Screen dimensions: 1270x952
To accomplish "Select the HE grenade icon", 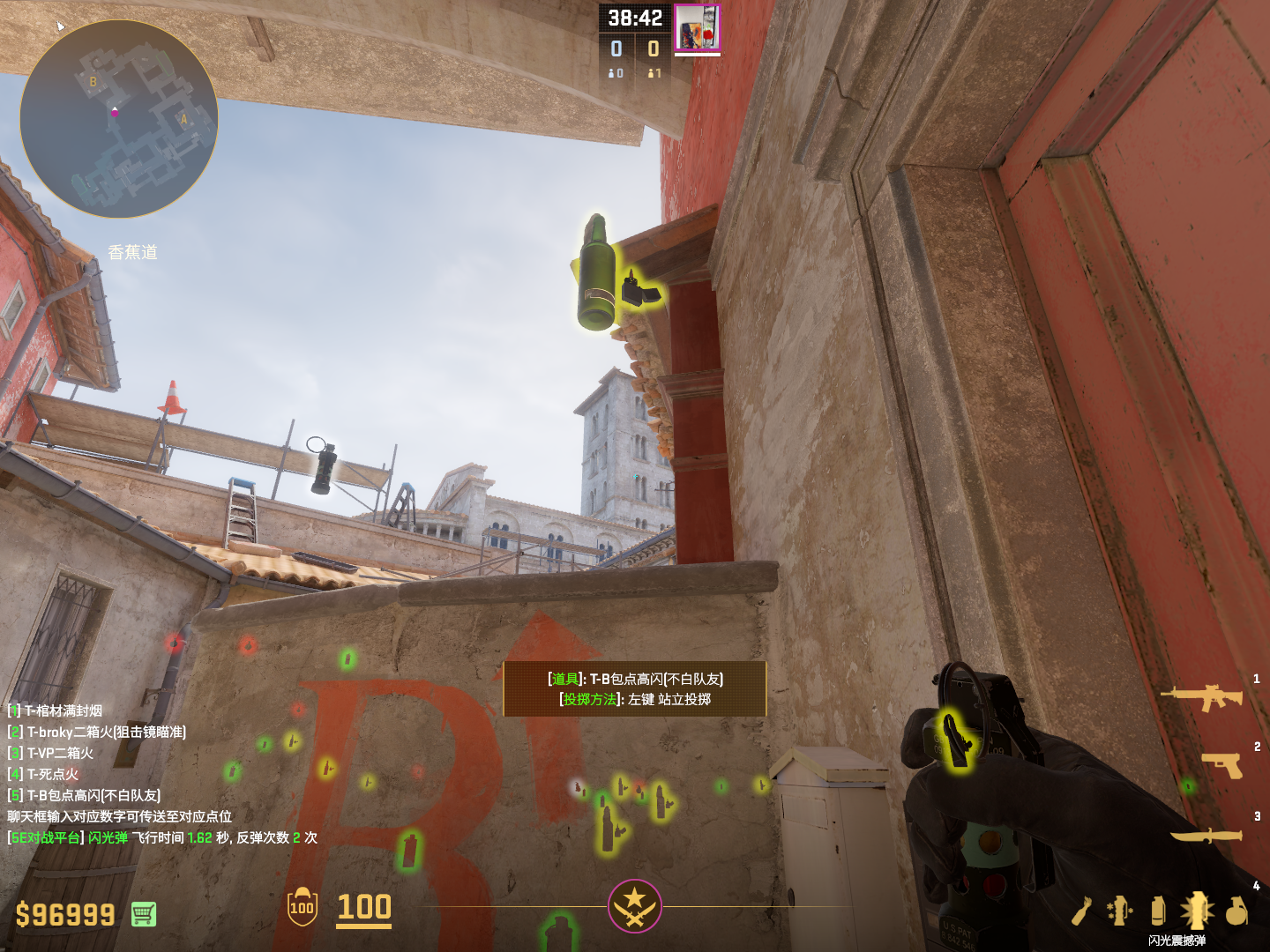I will (1236, 911).
